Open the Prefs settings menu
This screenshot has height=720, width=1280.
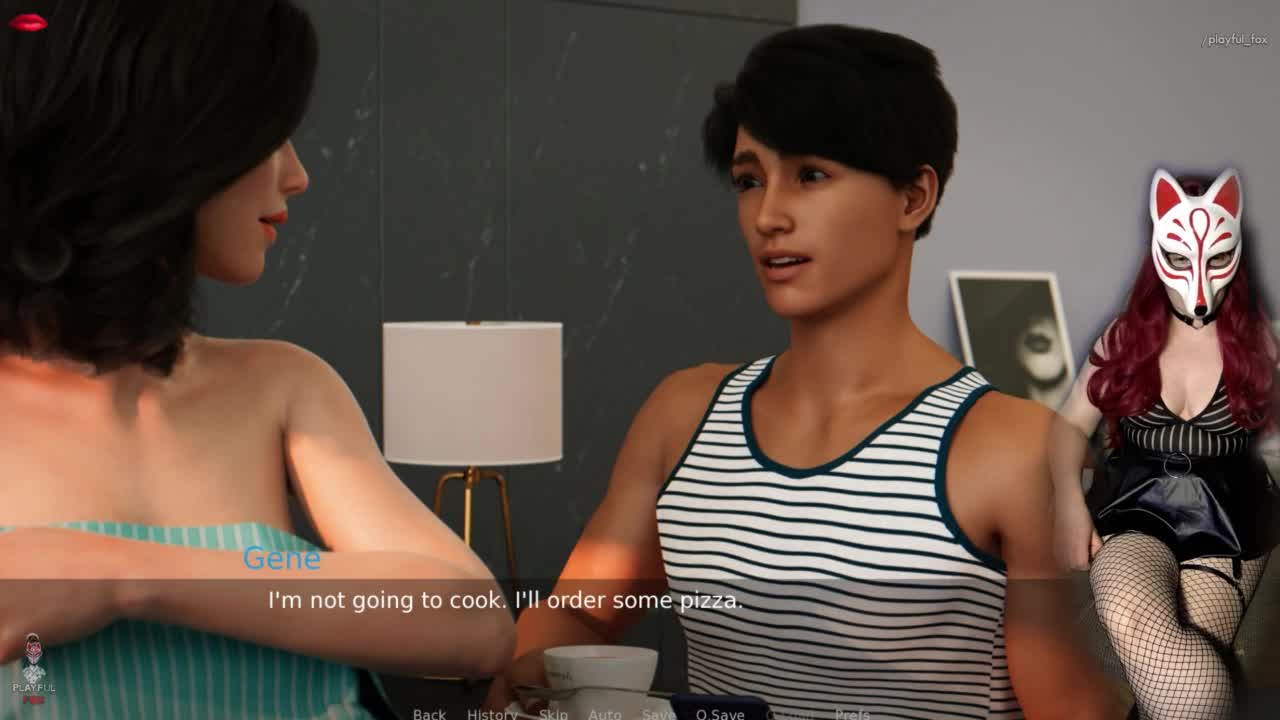(x=852, y=713)
